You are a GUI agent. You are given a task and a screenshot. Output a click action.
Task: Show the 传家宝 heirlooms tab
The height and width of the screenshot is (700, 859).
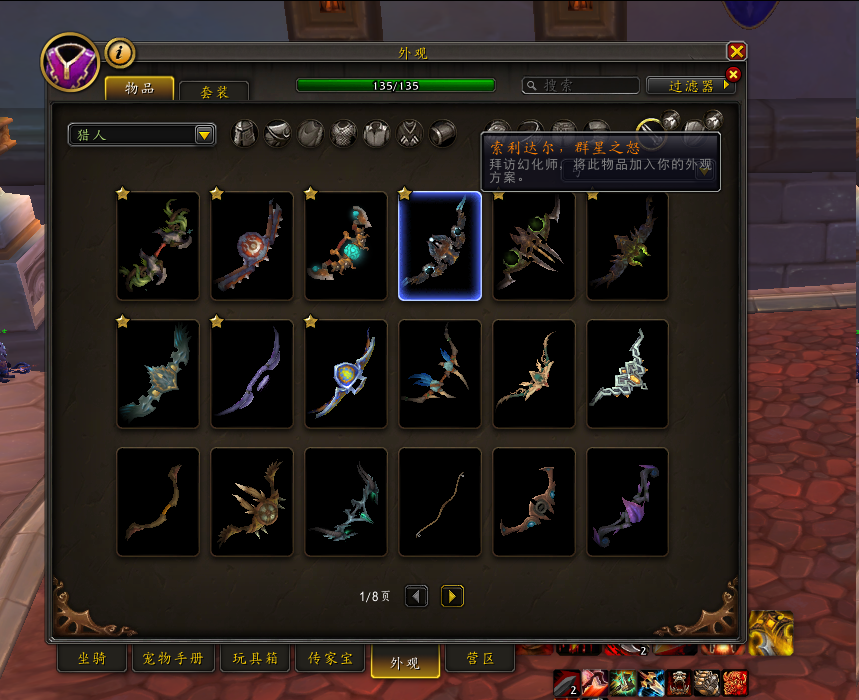(x=330, y=659)
